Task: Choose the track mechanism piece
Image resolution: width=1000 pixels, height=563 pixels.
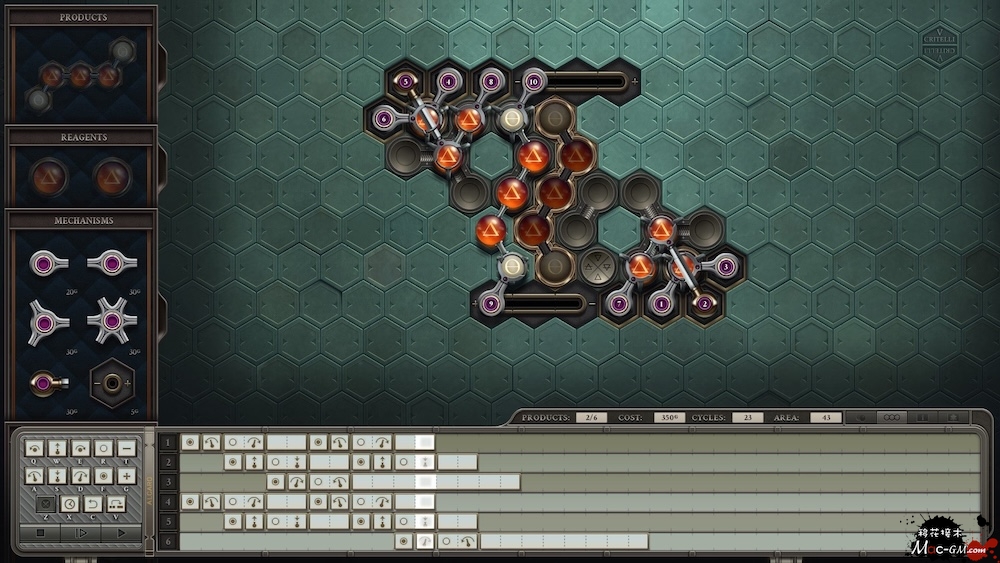Action: [110, 381]
